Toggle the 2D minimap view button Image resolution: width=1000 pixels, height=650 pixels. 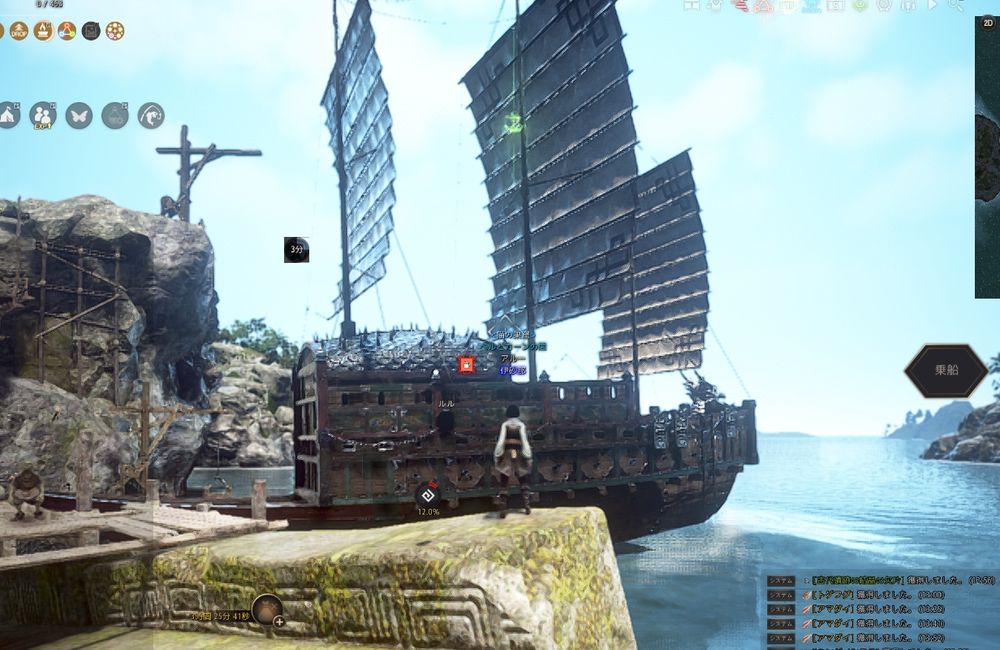point(989,24)
